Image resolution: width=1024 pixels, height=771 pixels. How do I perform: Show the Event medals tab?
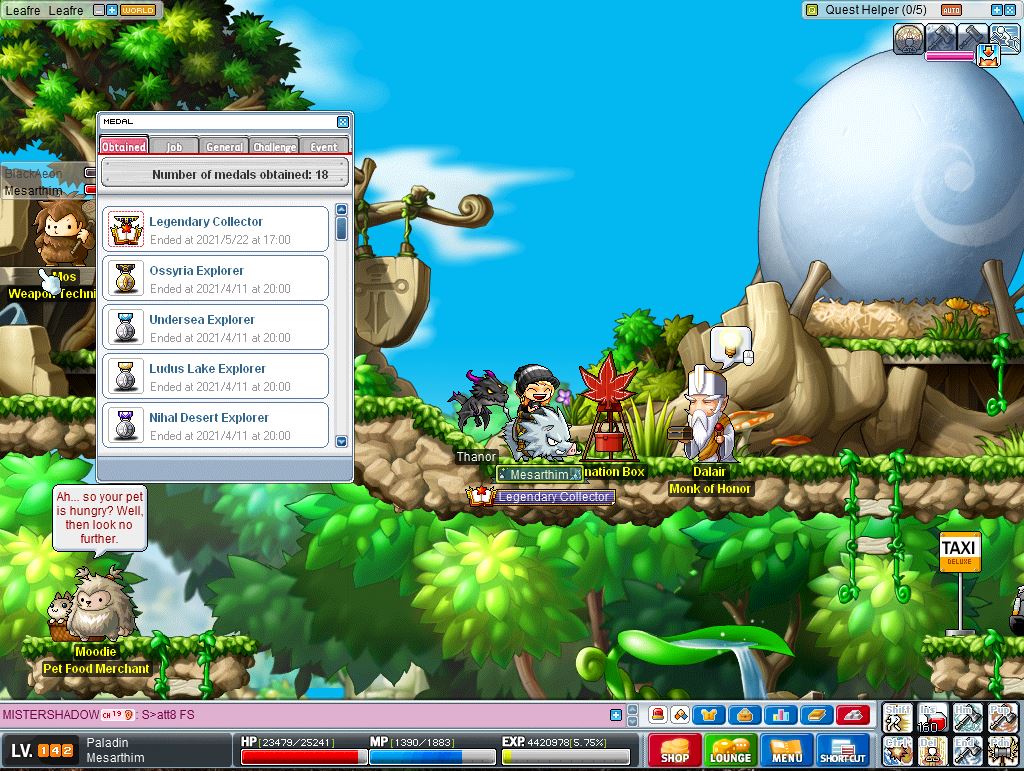324,146
